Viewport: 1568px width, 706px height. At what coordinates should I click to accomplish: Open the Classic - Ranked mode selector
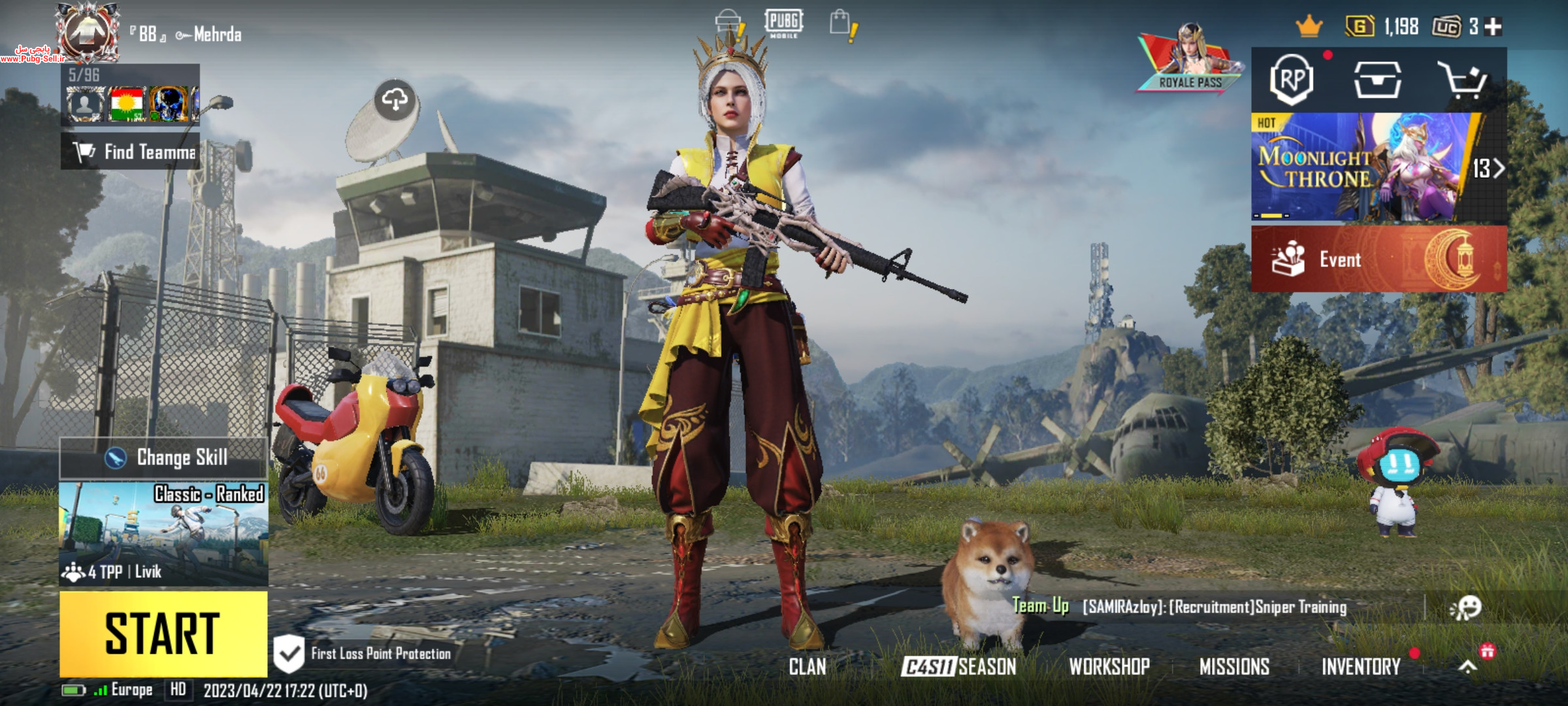tap(163, 533)
